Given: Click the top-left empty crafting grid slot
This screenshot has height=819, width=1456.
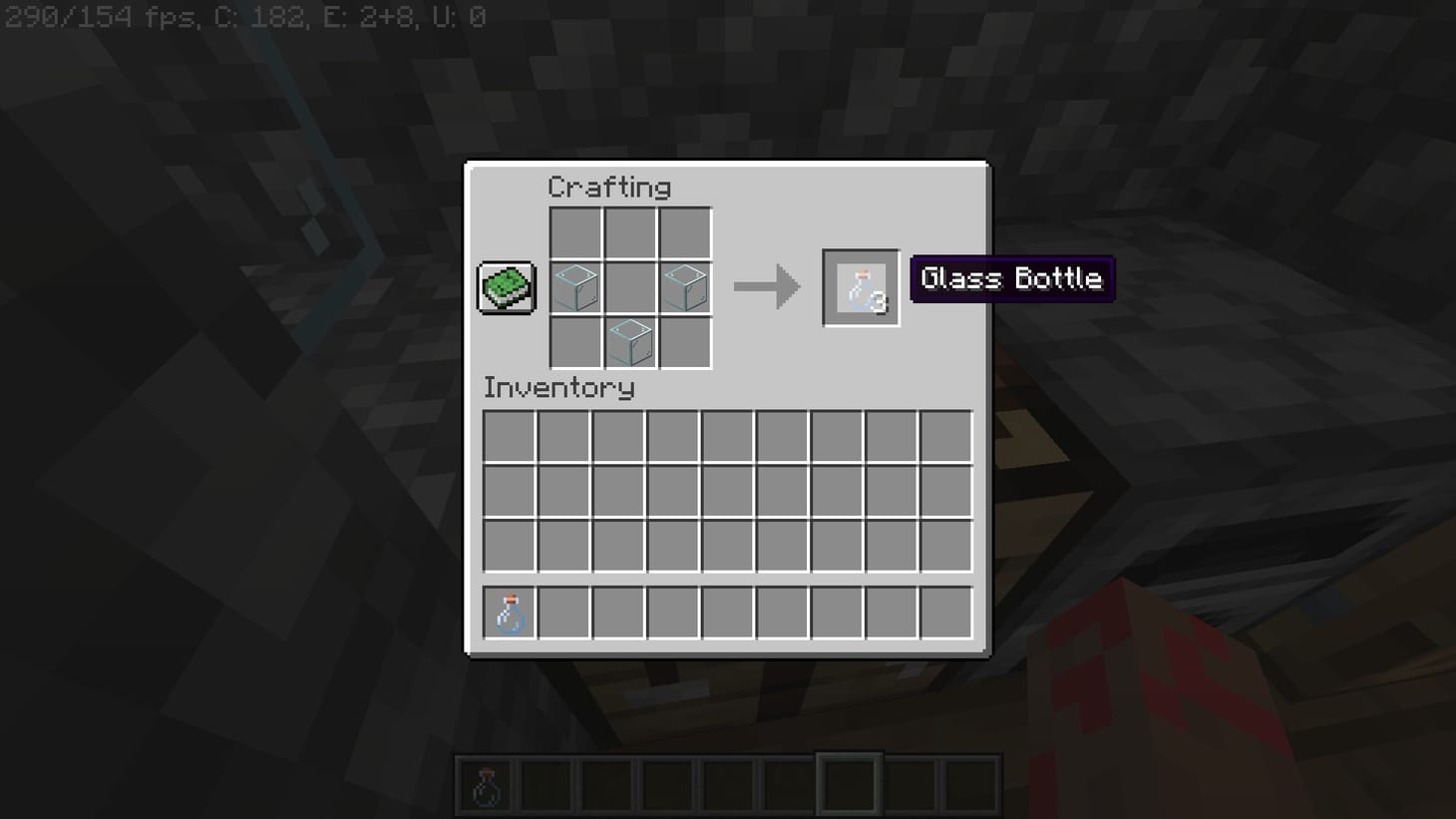Looking at the screenshot, I should pos(575,232).
